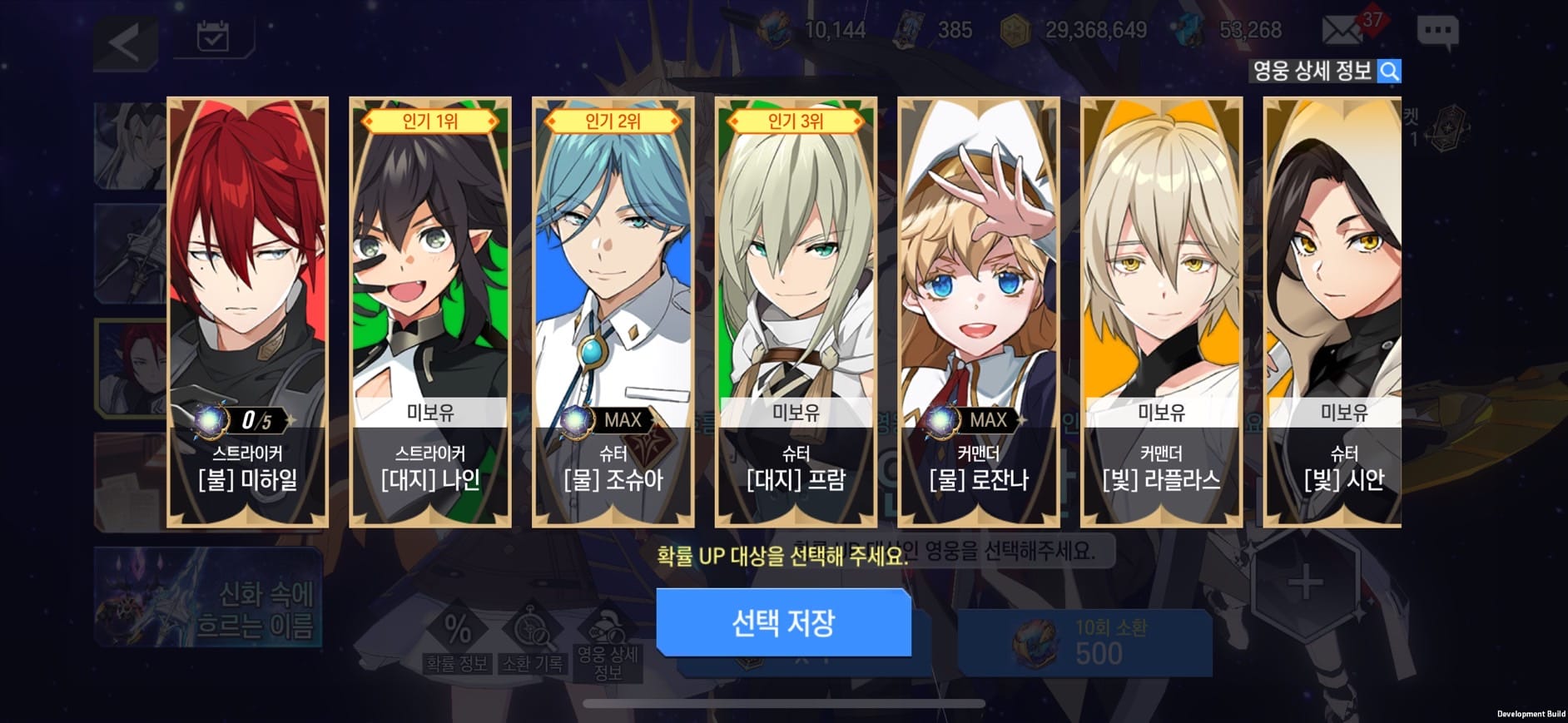This screenshot has width=1568, height=723.
Task: Open the calendar check icon
Action: pos(213,37)
